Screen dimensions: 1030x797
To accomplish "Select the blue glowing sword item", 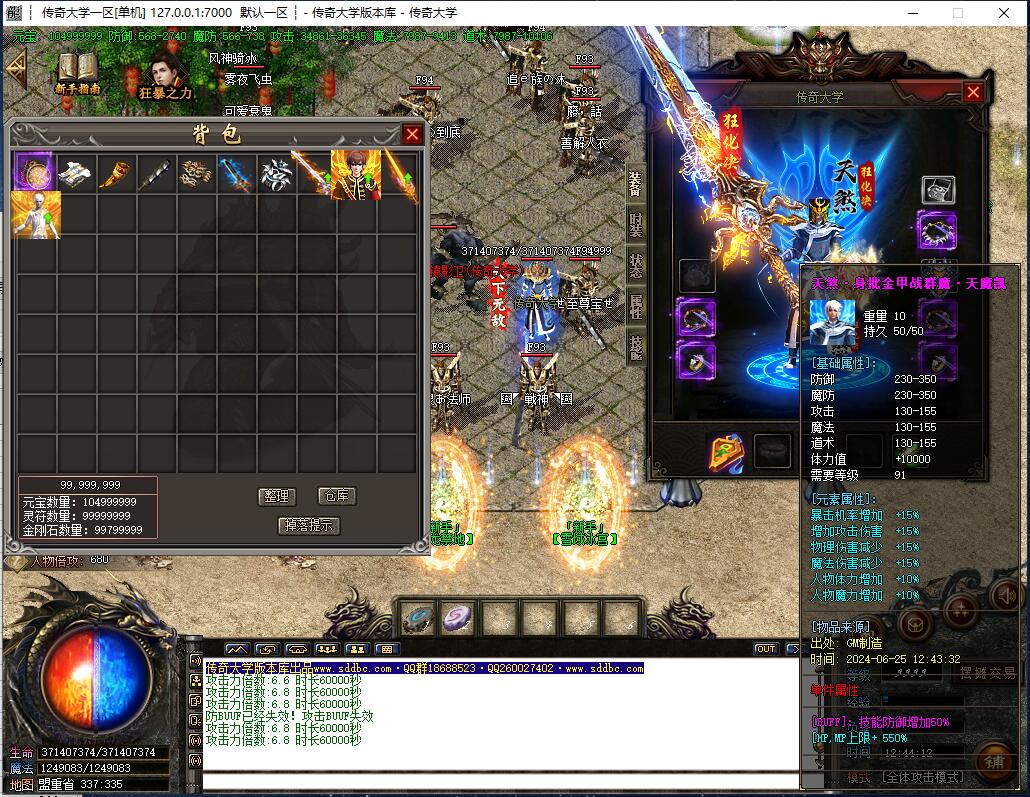I will tap(235, 174).
